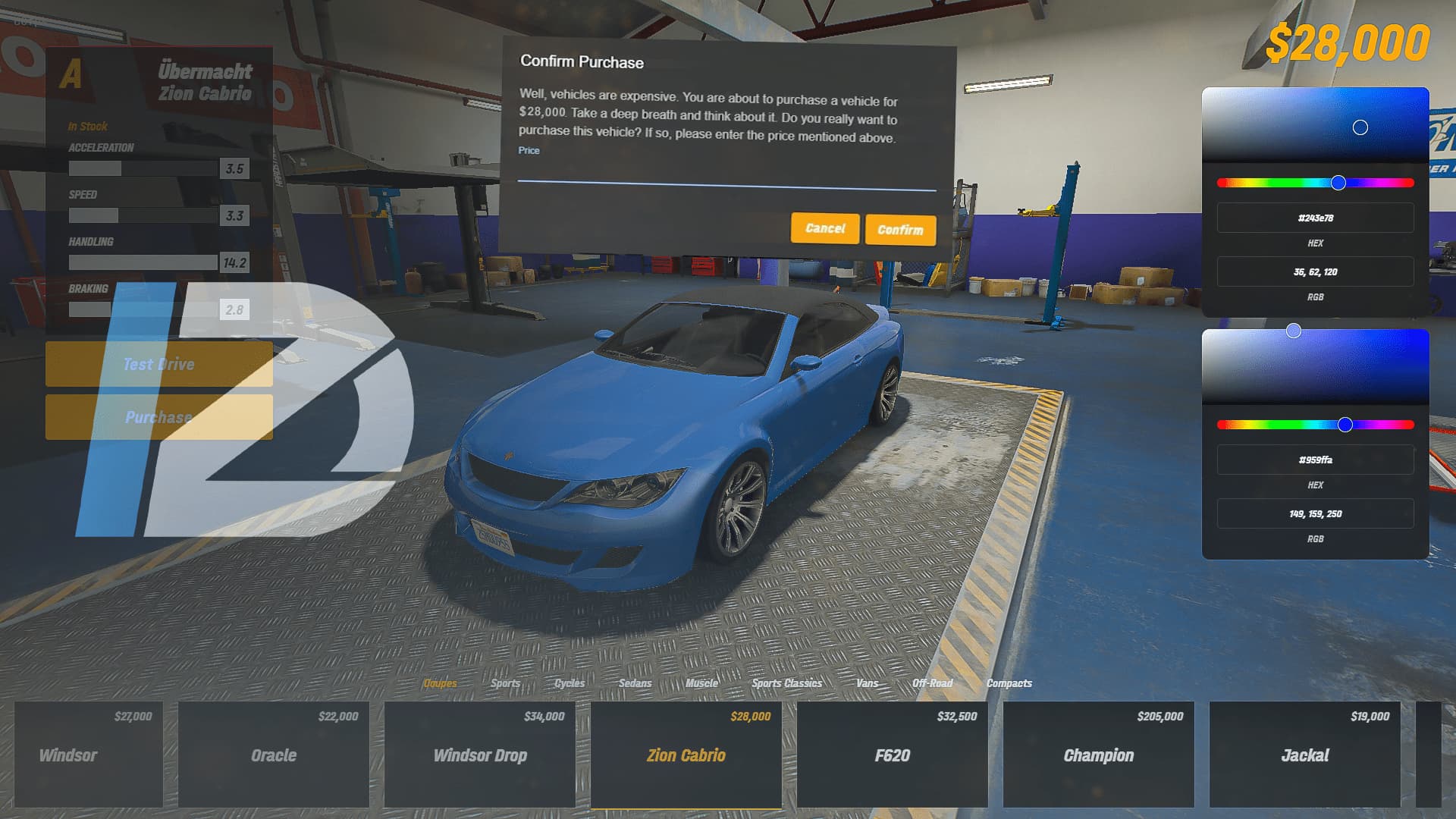The height and width of the screenshot is (819, 1456).
Task: Select the Champion vehicle card
Action: tap(1099, 754)
